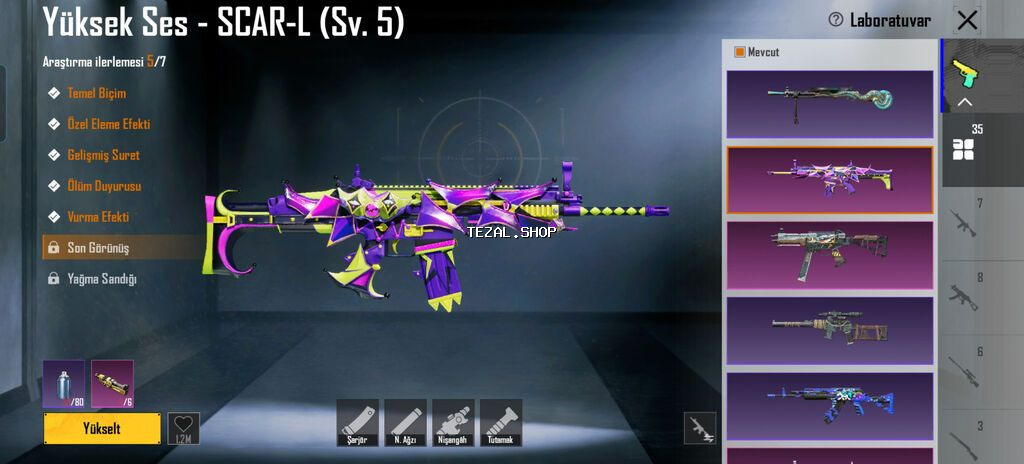Open the N. Ağzı muzzle attachment slot
Screen dimensions: 1024x464
pyautogui.click(x=405, y=422)
